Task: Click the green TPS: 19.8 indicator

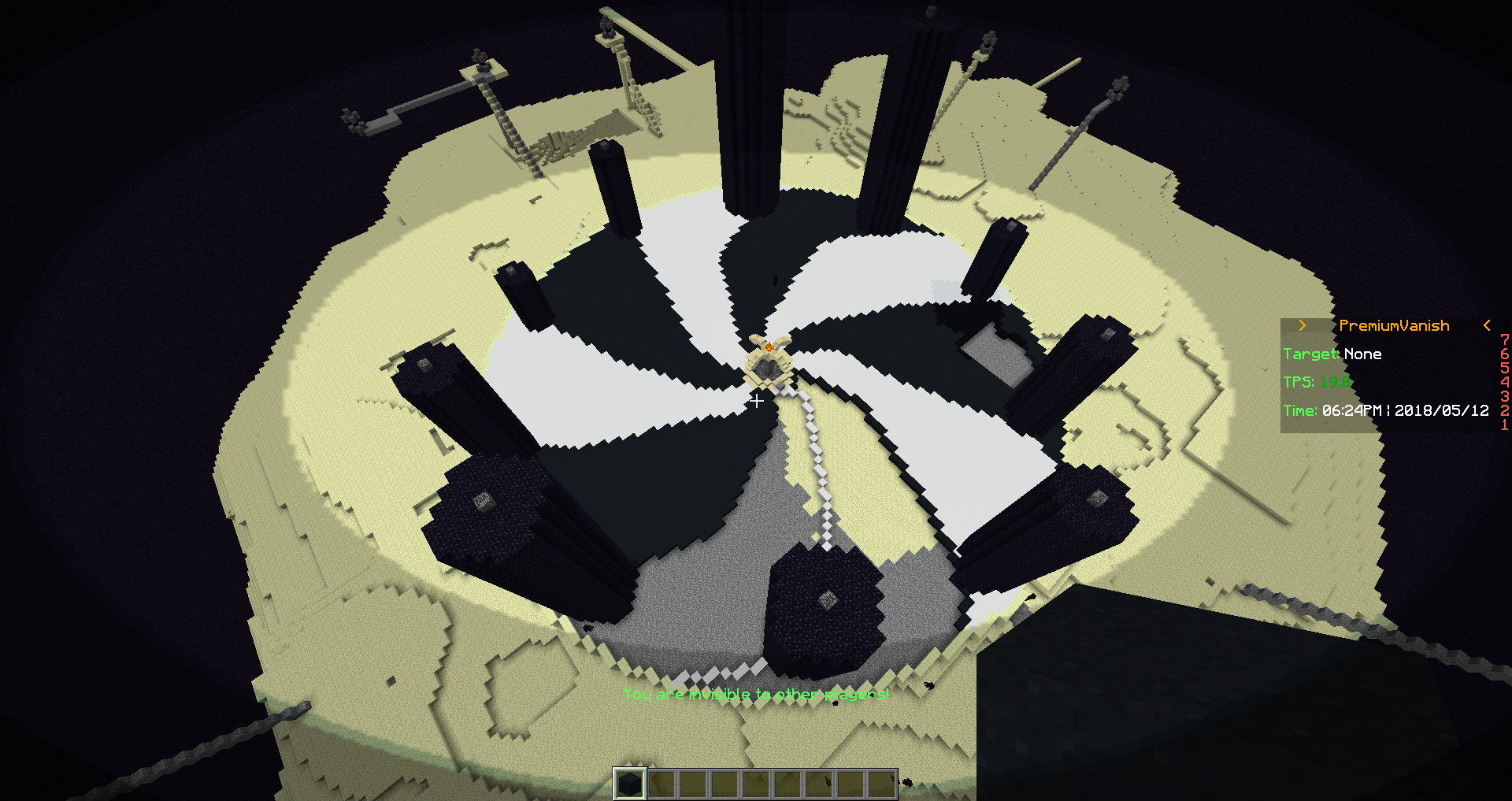Action: pyautogui.click(x=1317, y=382)
